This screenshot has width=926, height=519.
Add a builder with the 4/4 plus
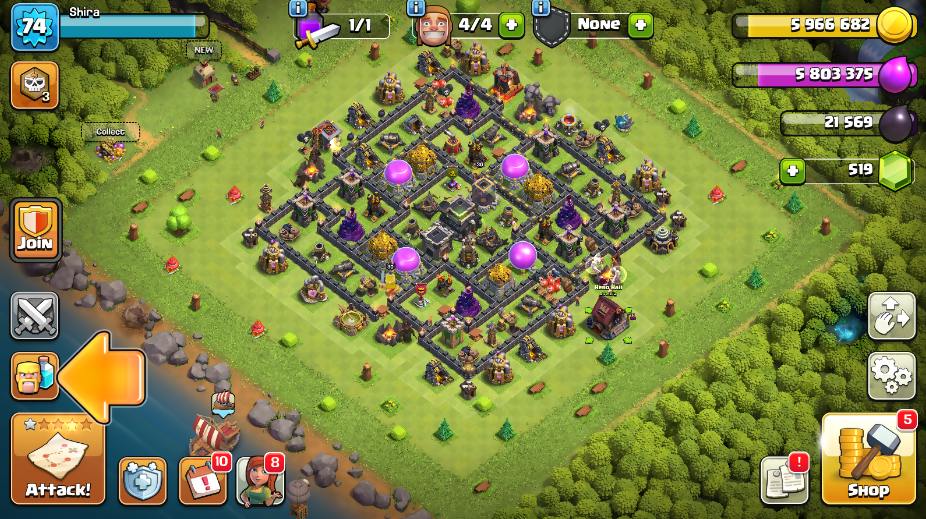coord(511,24)
